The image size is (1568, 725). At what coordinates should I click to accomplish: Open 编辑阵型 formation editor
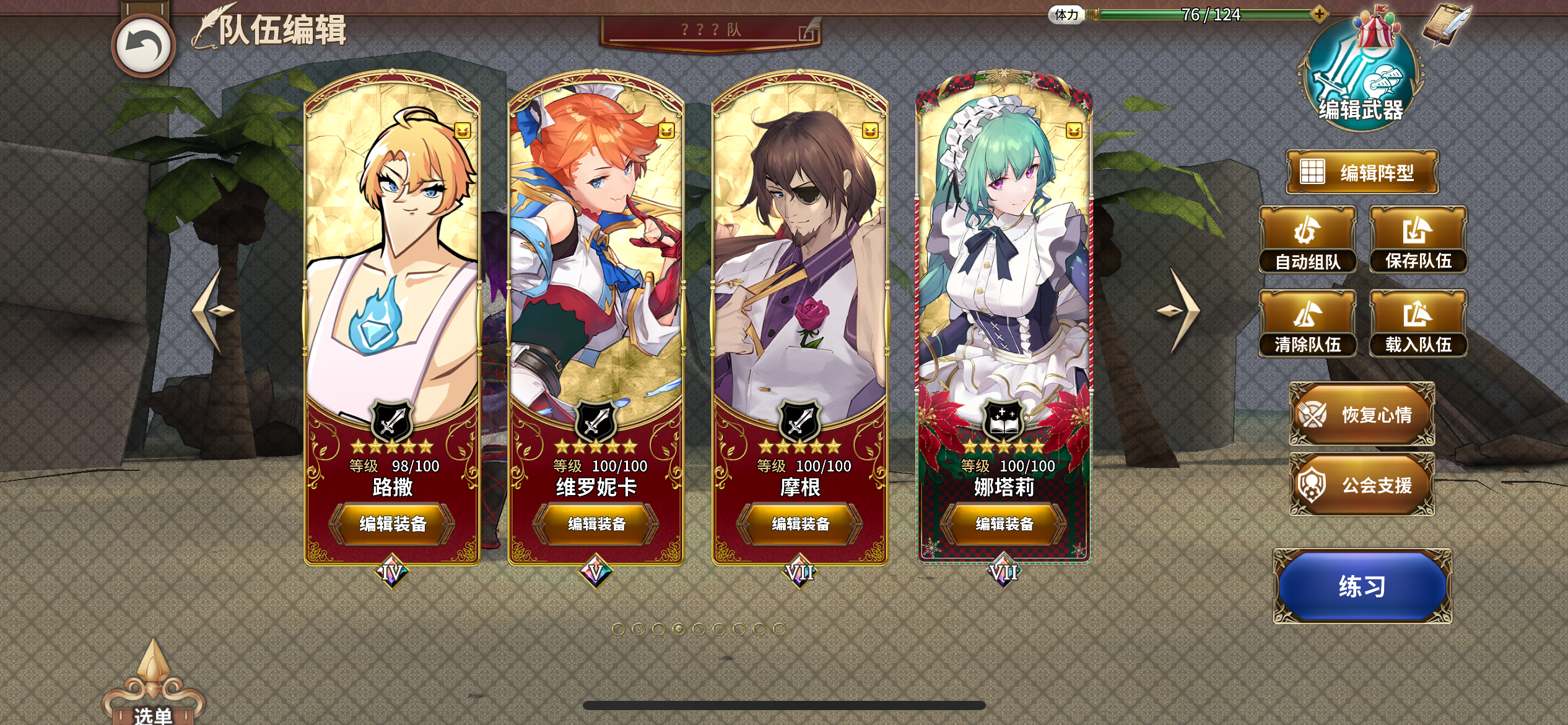(x=1362, y=172)
